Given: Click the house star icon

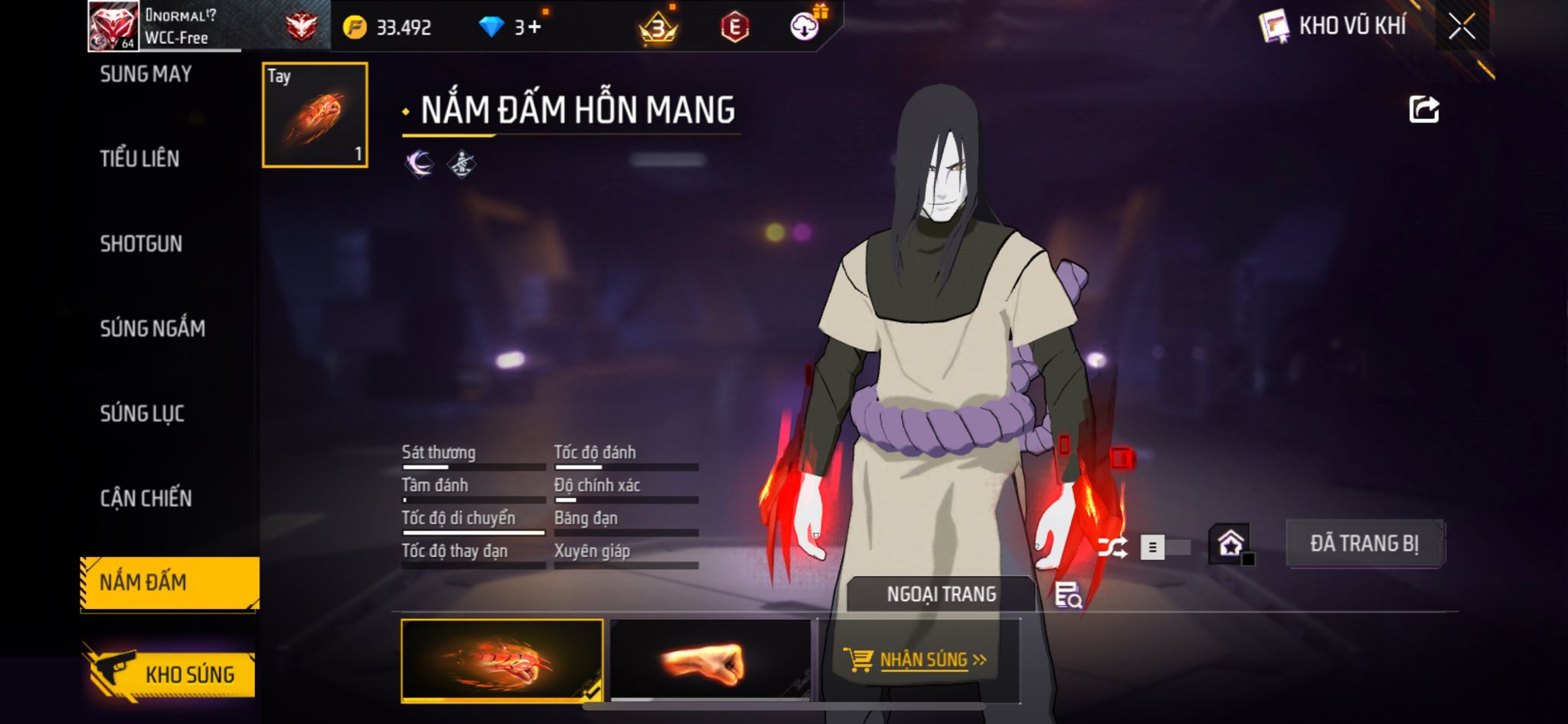Looking at the screenshot, I should [x=1230, y=544].
